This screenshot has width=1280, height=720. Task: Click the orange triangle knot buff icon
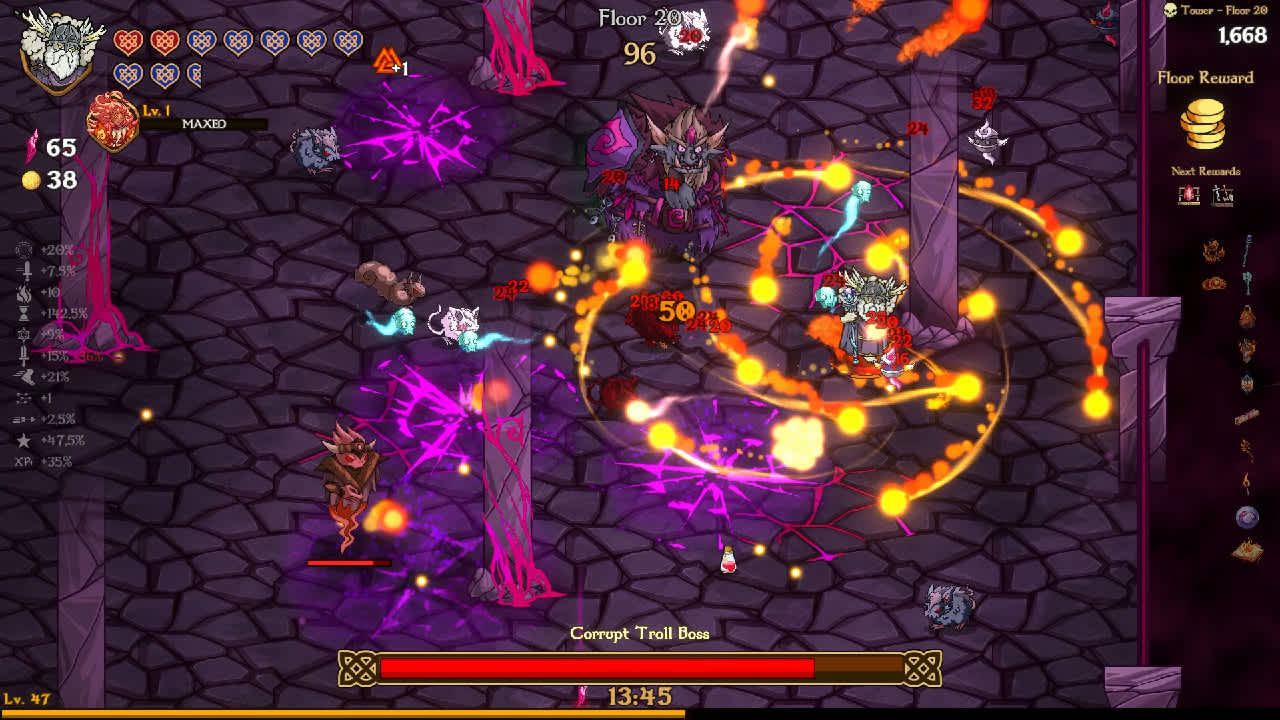coord(385,62)
